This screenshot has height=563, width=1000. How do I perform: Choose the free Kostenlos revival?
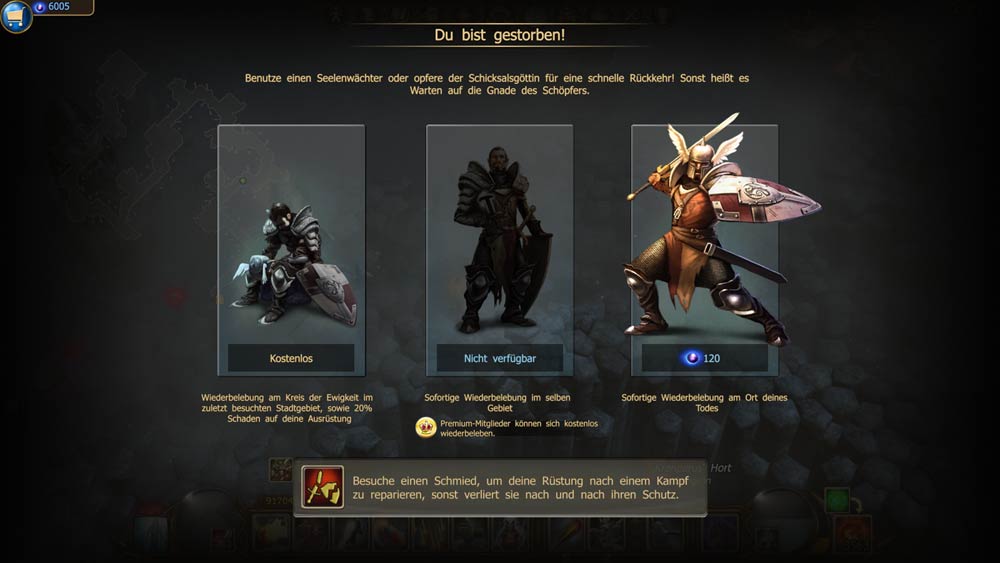click(291, 358)
